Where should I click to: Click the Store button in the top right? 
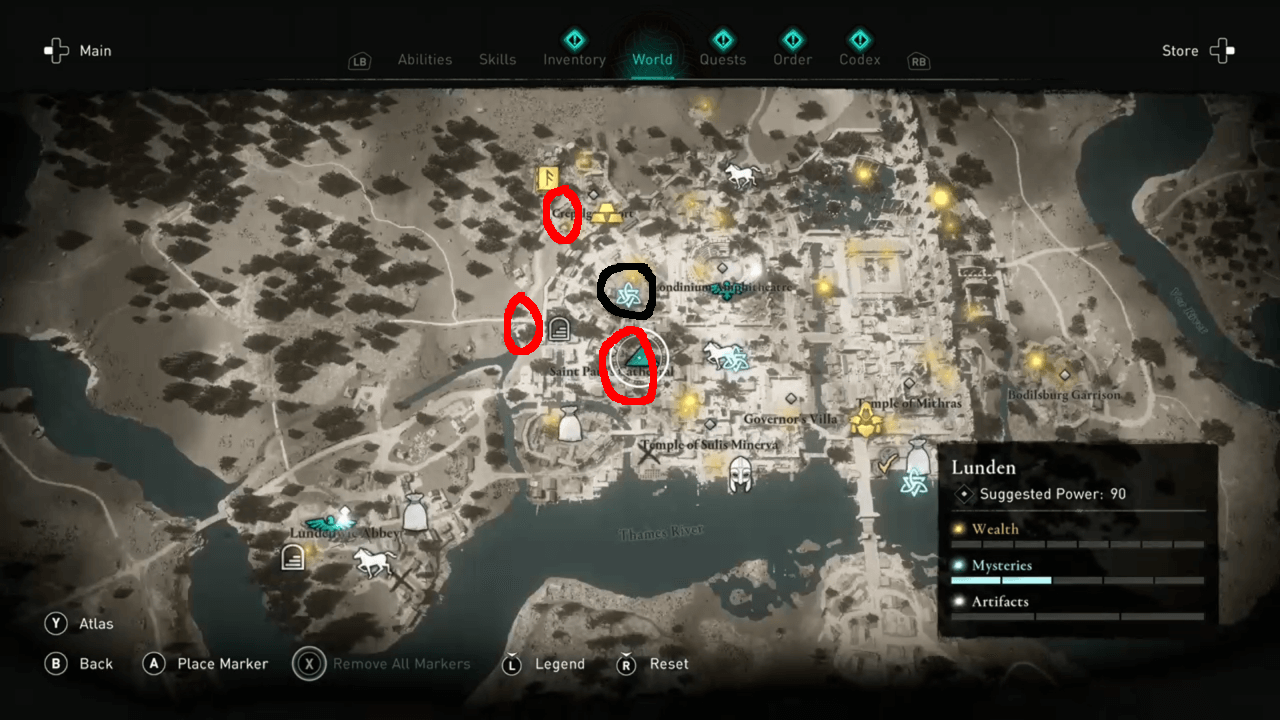1180,50
